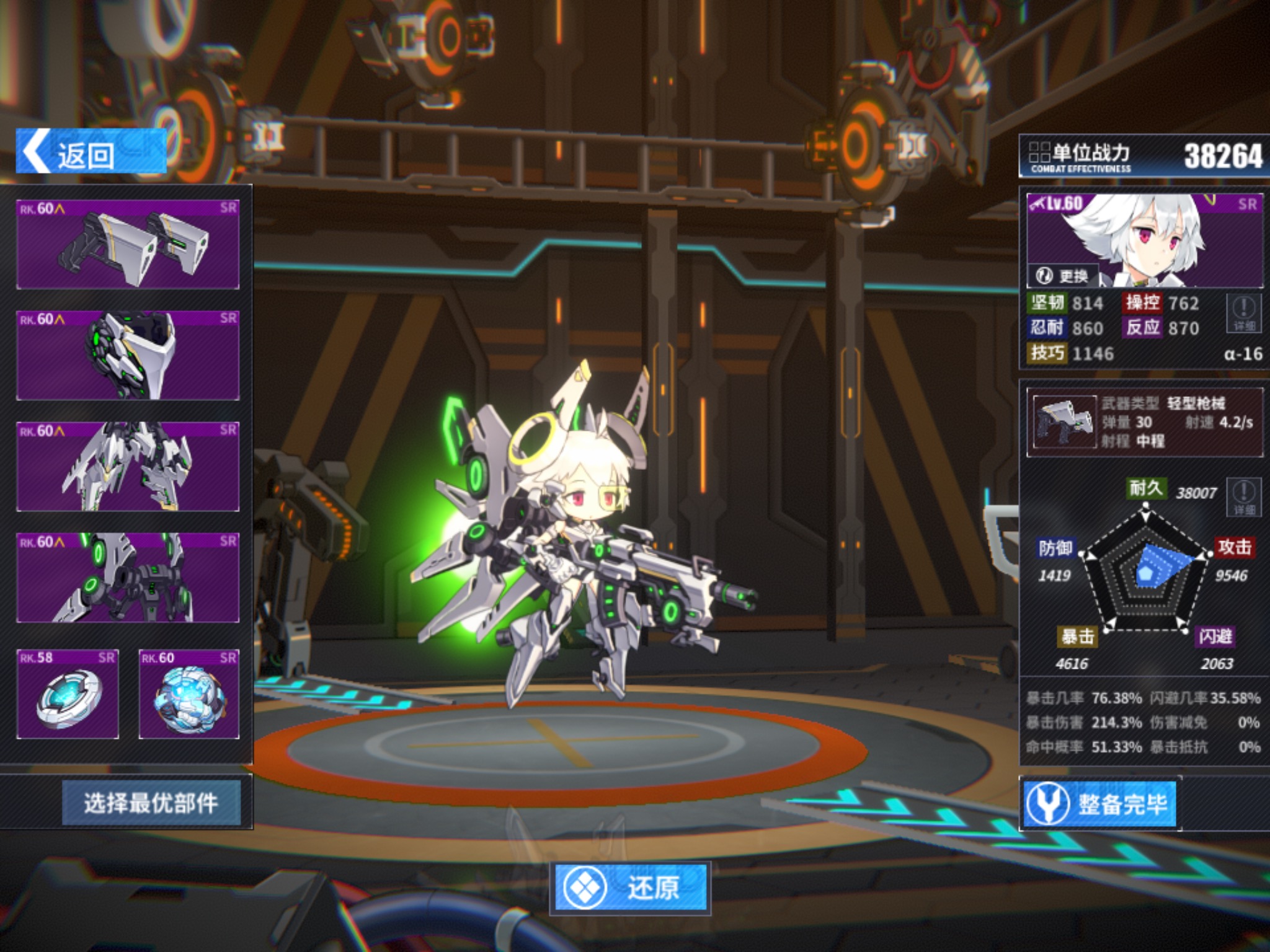Swap pilot using the 更换 button
Viewport: 1270px width, 952px height.
1062,275
